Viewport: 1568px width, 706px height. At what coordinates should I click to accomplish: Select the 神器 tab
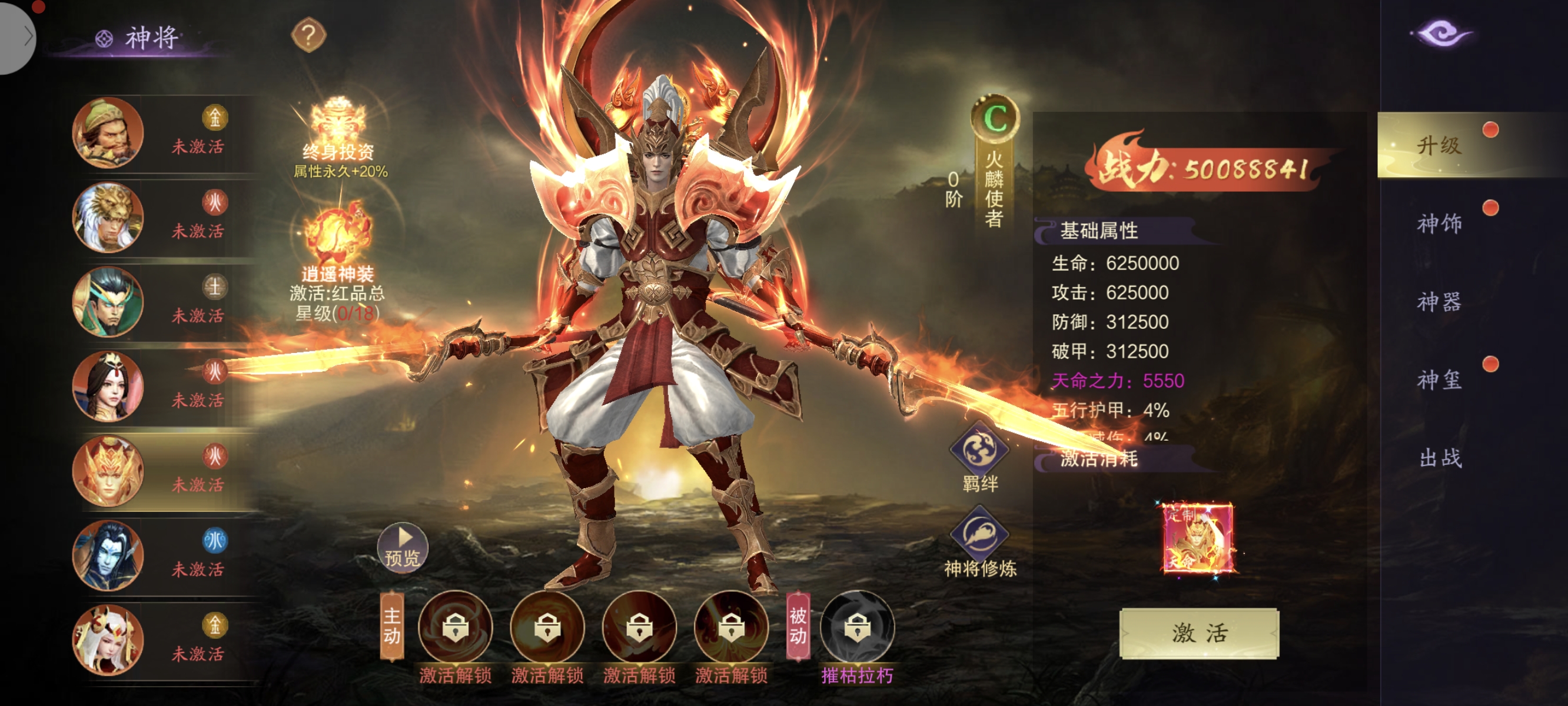(x=1439, y=302)
